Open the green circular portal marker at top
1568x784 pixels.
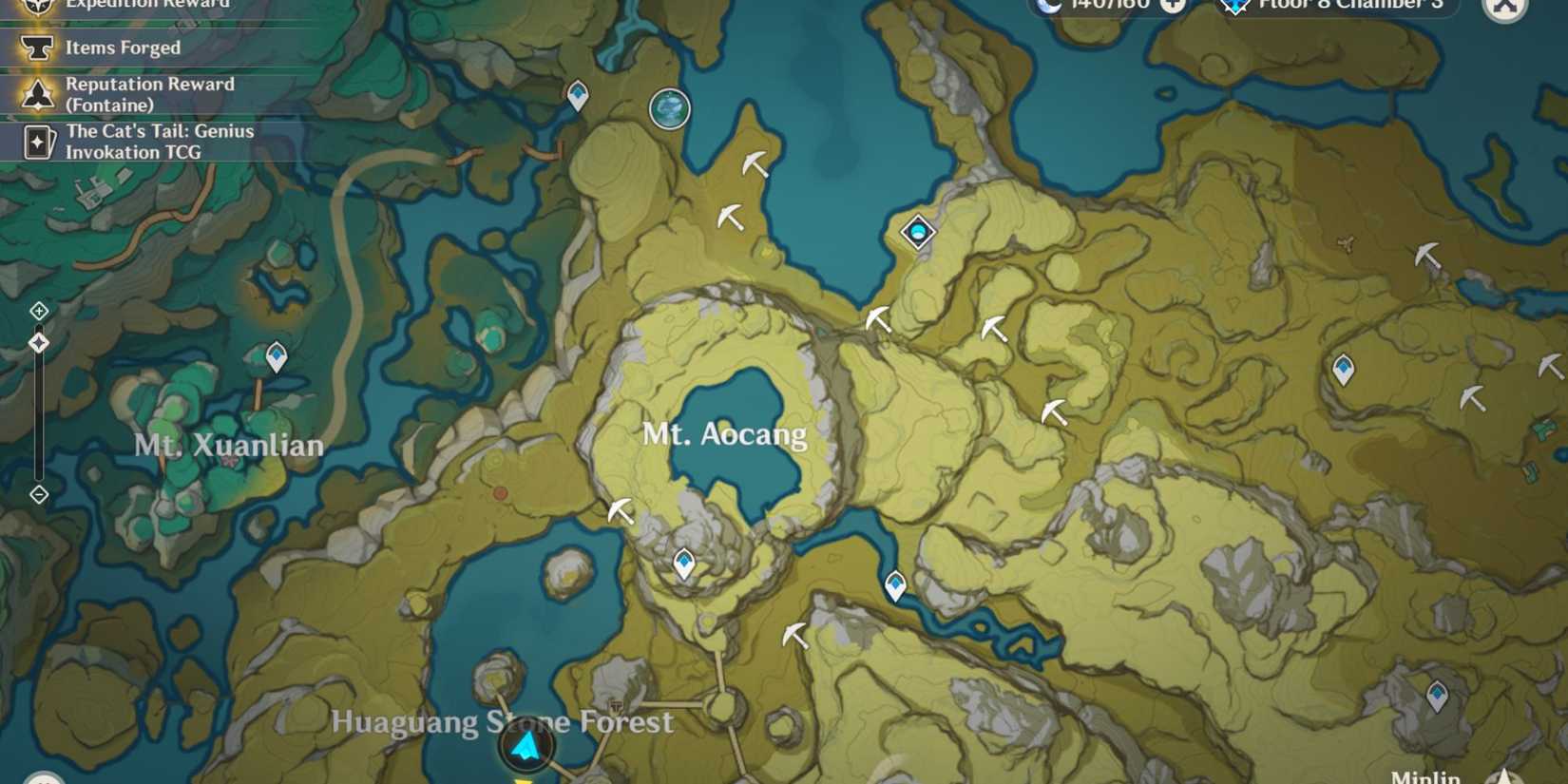pos(669,108)
